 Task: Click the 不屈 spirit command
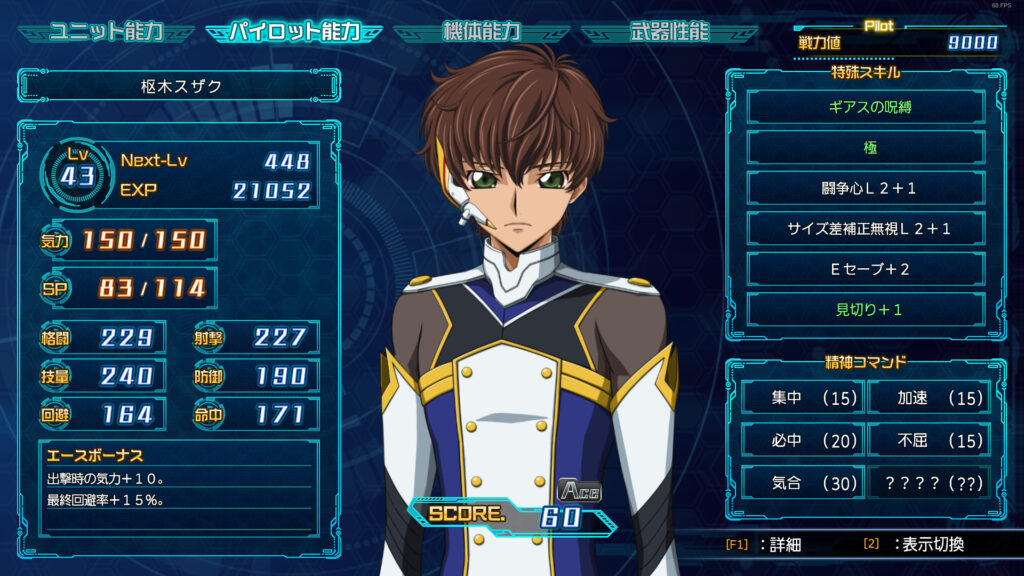[927, 440]
